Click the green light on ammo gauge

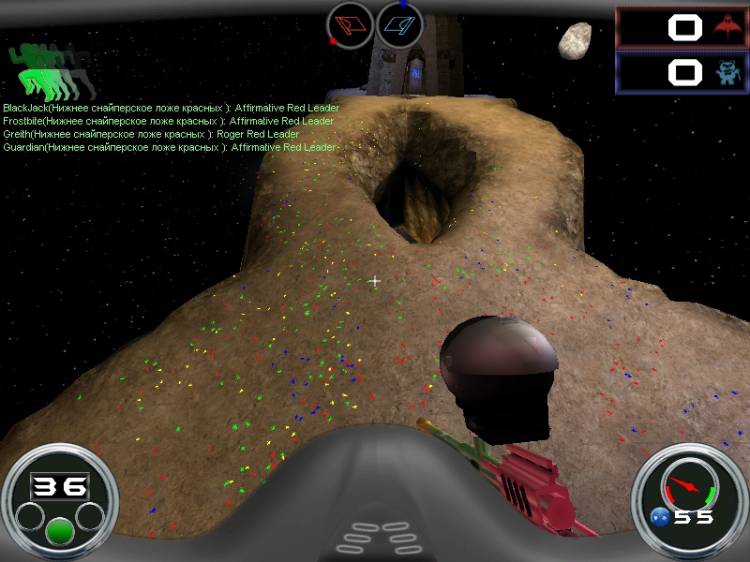[60, 531]
